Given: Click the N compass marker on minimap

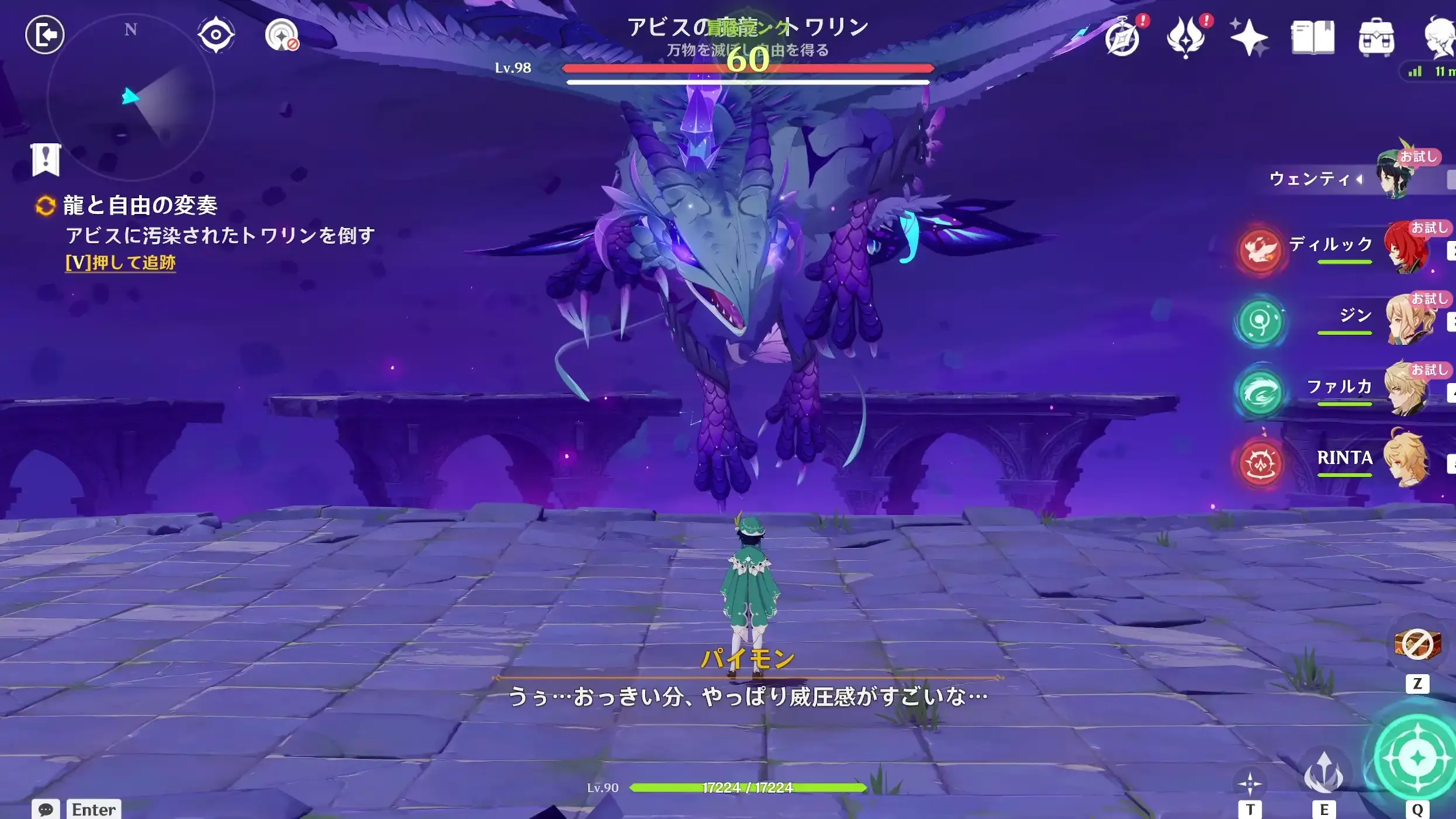Looking at the screenshot, I should (132, 29).
